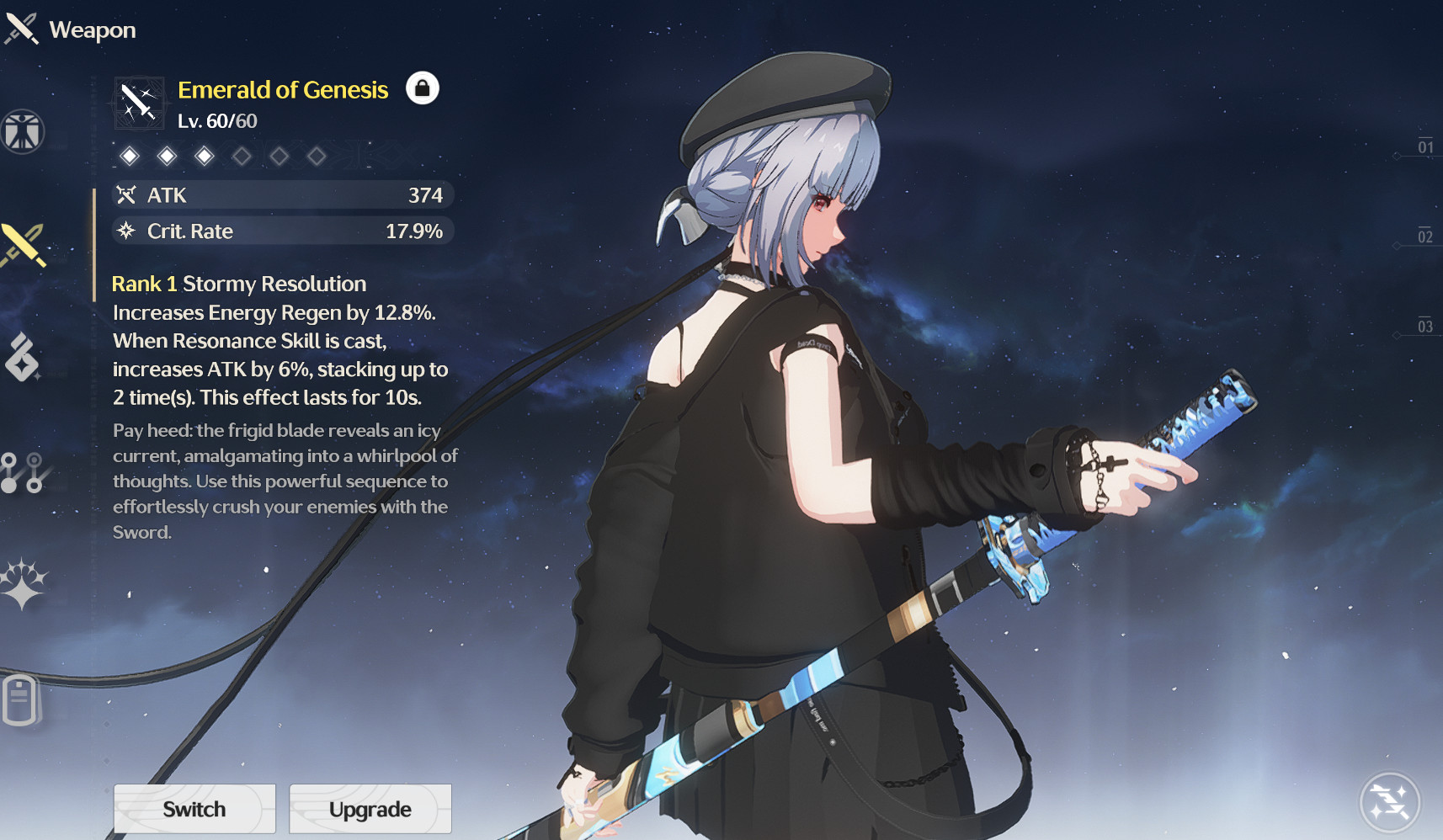Toggle the weapon lock beside Emerald of Genesis

pyautogui.click(x=423, y=88)
